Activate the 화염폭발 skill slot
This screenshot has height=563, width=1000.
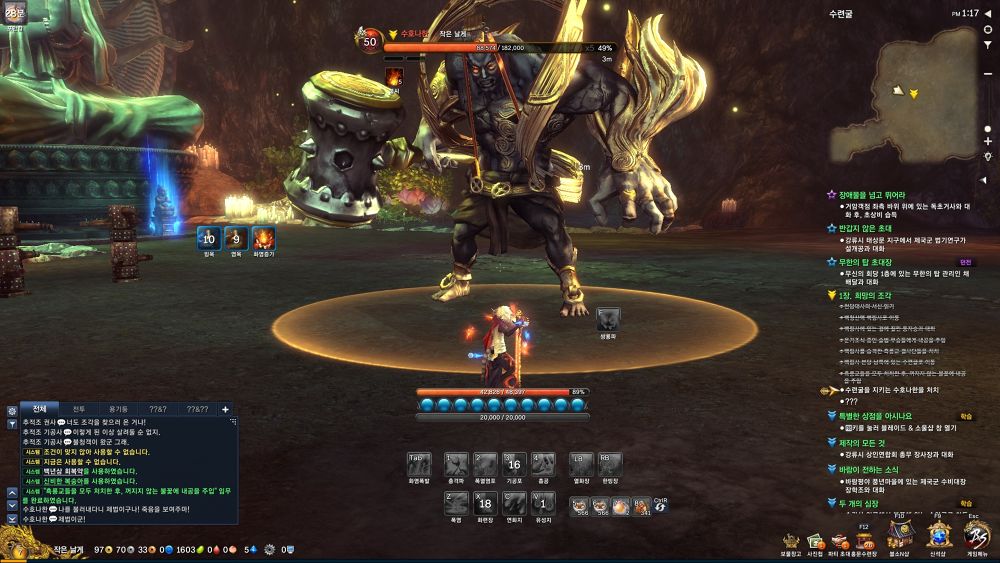tap(420, 464)
